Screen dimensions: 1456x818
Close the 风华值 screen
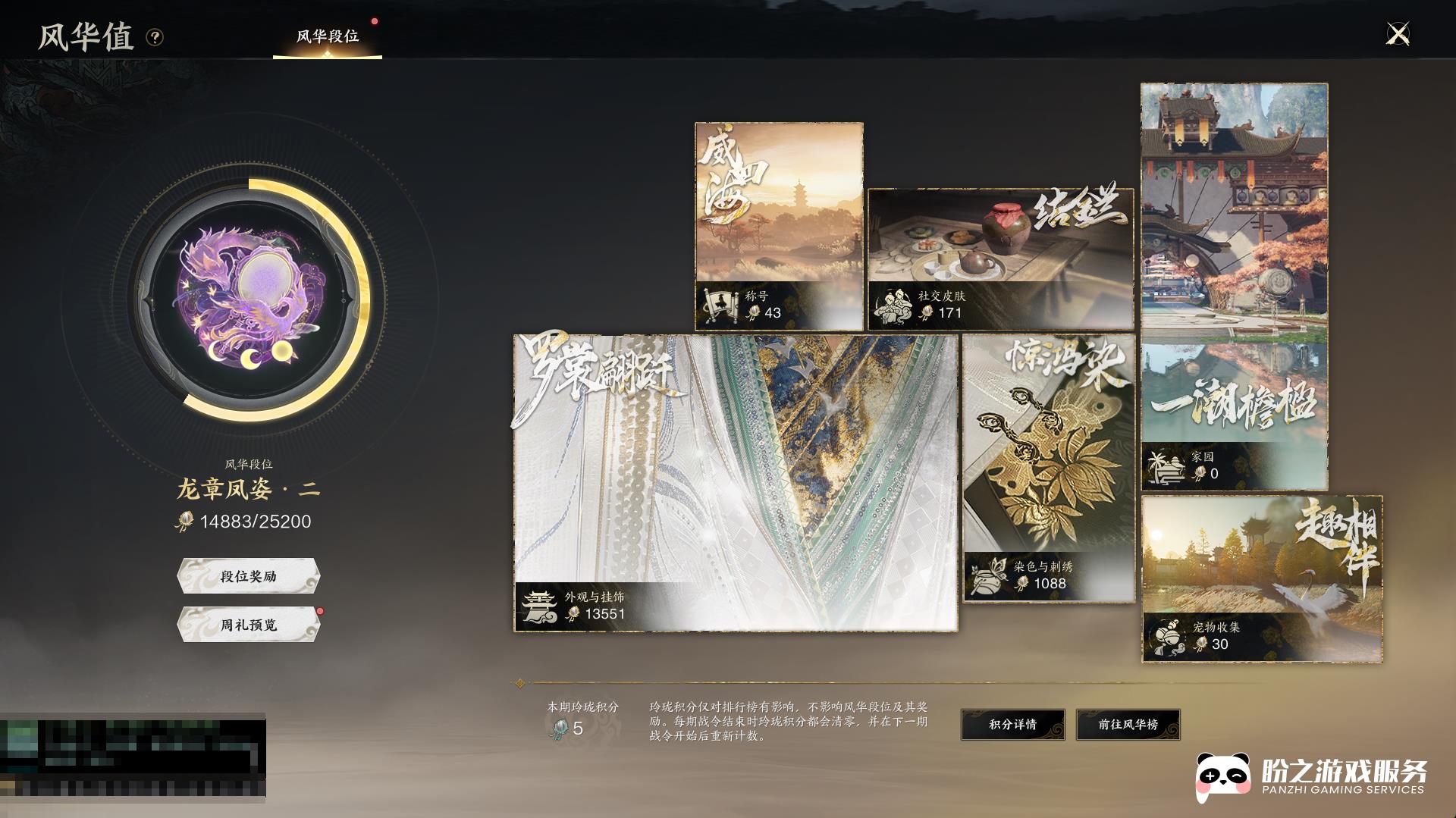1397,34
